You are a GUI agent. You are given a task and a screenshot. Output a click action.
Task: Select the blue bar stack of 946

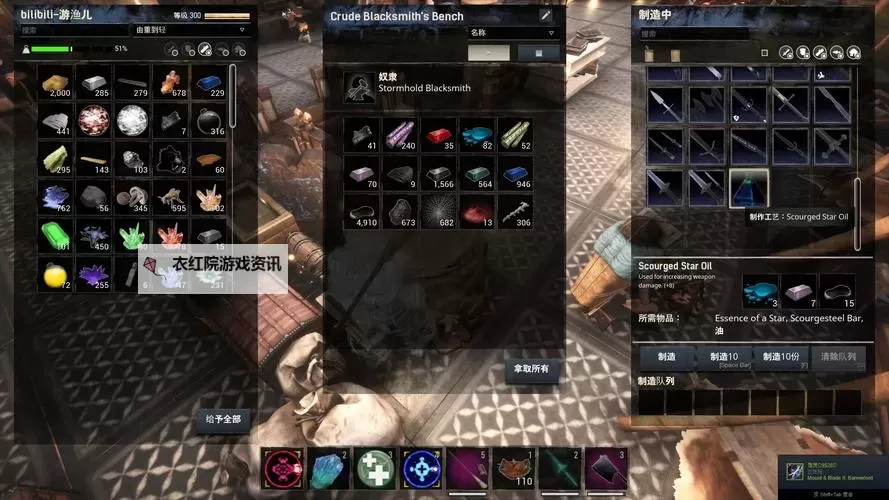coord(516,172)
